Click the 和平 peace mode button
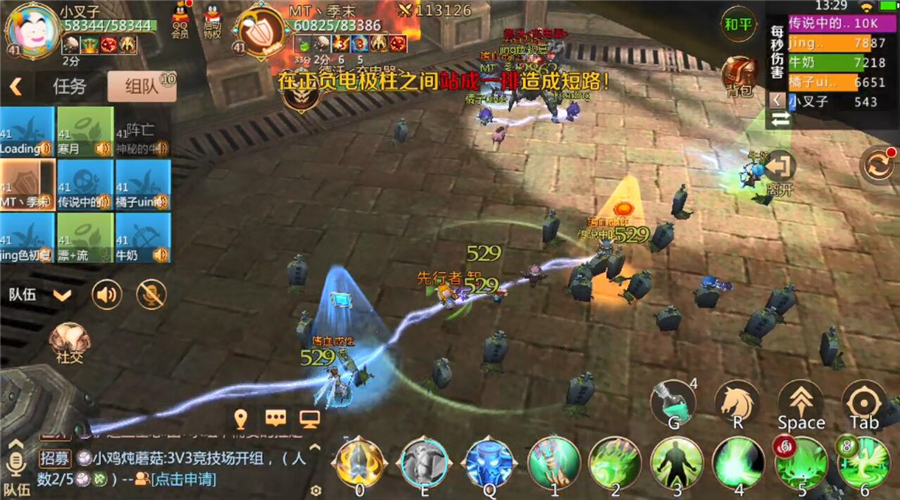The image size is (900, 500). [x=739, y=24]
